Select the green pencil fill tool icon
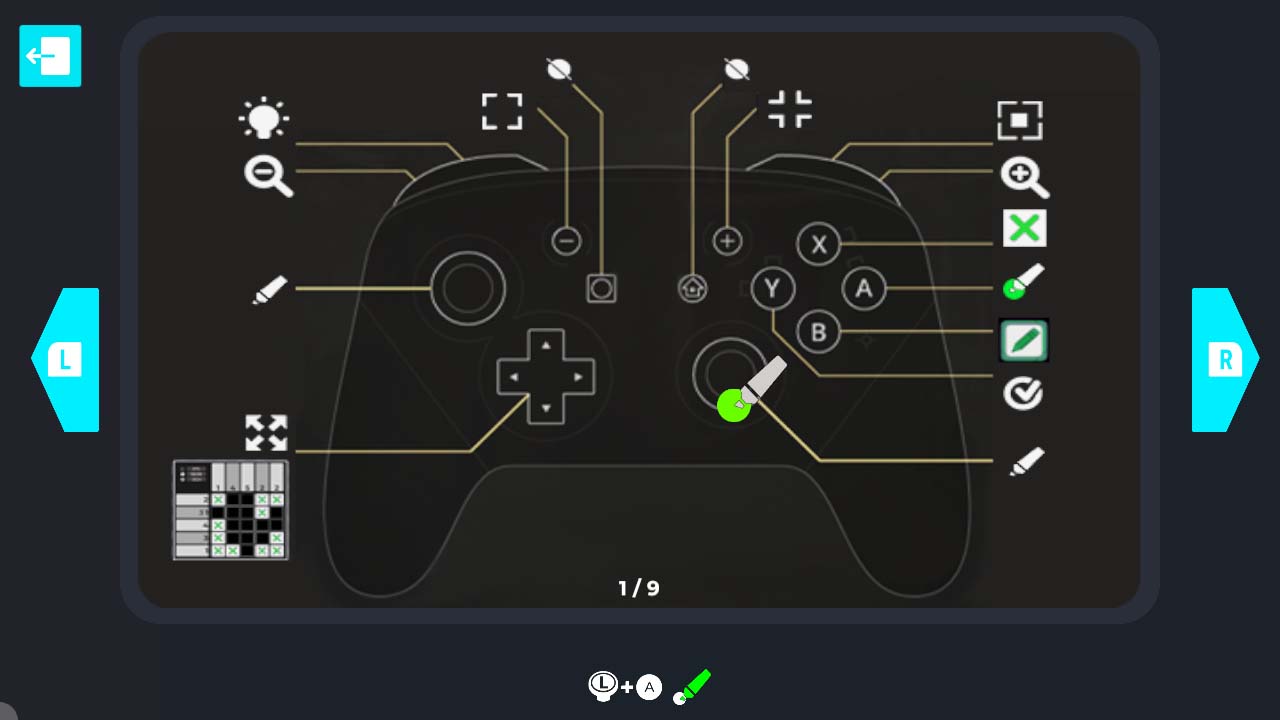The image size is (1280, 720). tap(1023, 339)
